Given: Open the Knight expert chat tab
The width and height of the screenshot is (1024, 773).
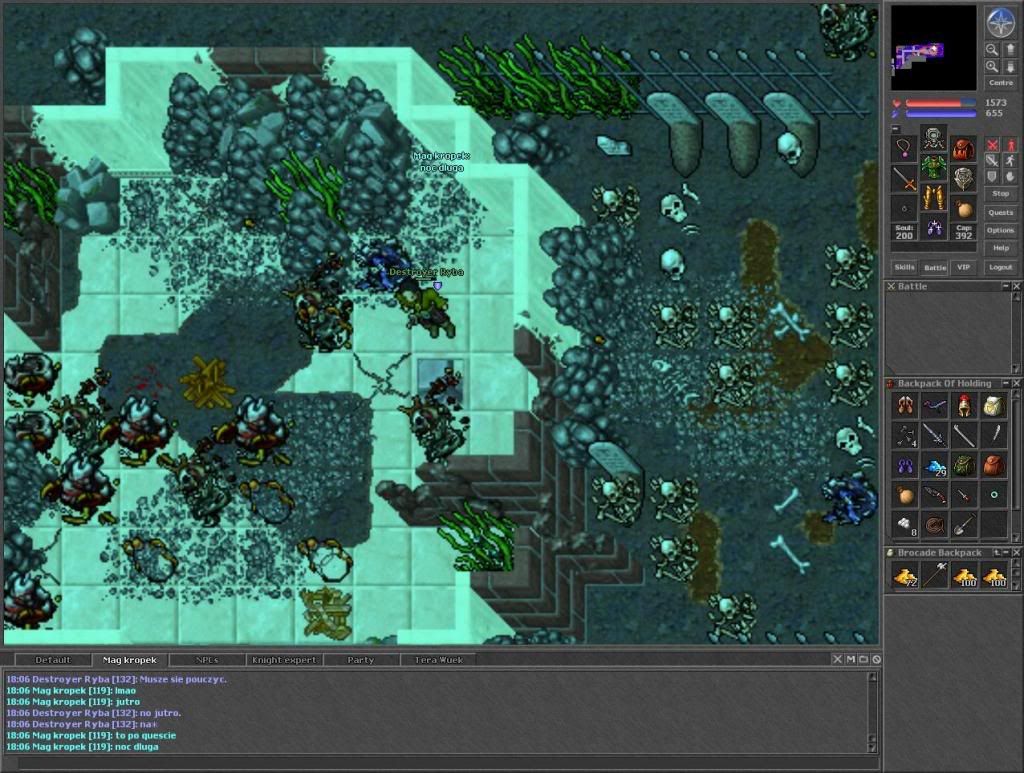Looking at the screenshot, I should (286, 660).
